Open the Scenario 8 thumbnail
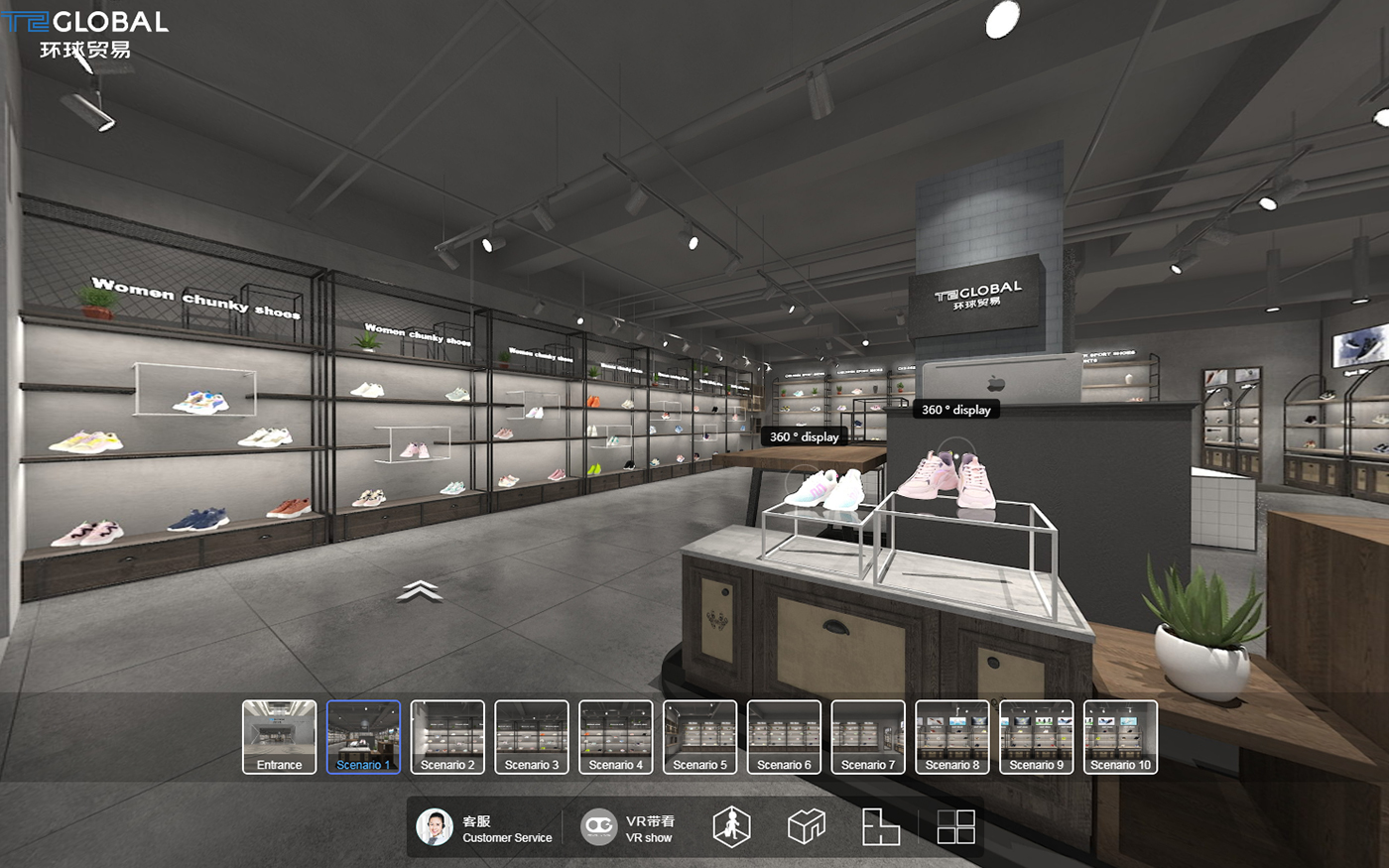This screenshot has width=1389, height=868. (x=952, y=736)
